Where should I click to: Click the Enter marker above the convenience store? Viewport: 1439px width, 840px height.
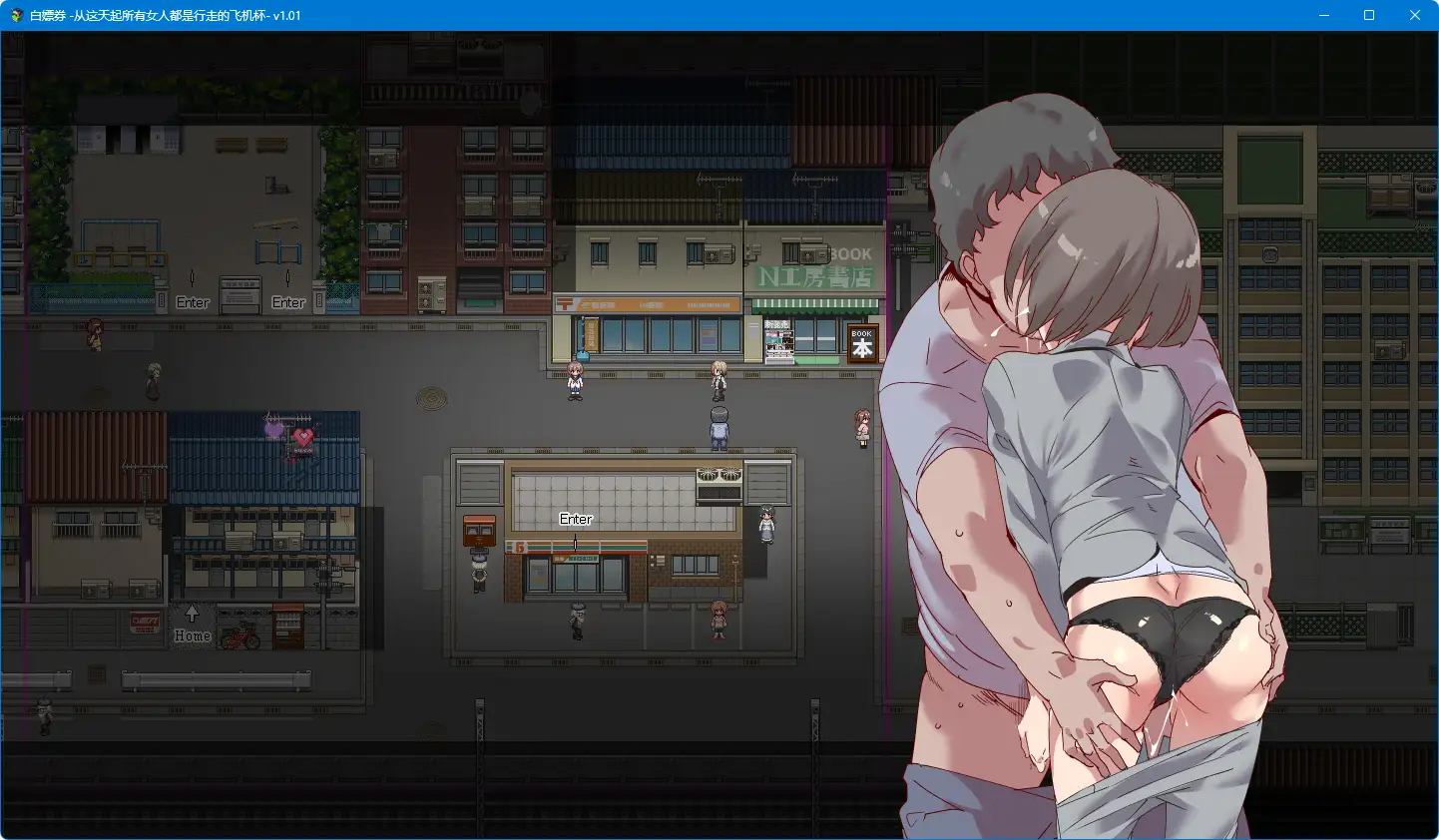coord(576,519)
